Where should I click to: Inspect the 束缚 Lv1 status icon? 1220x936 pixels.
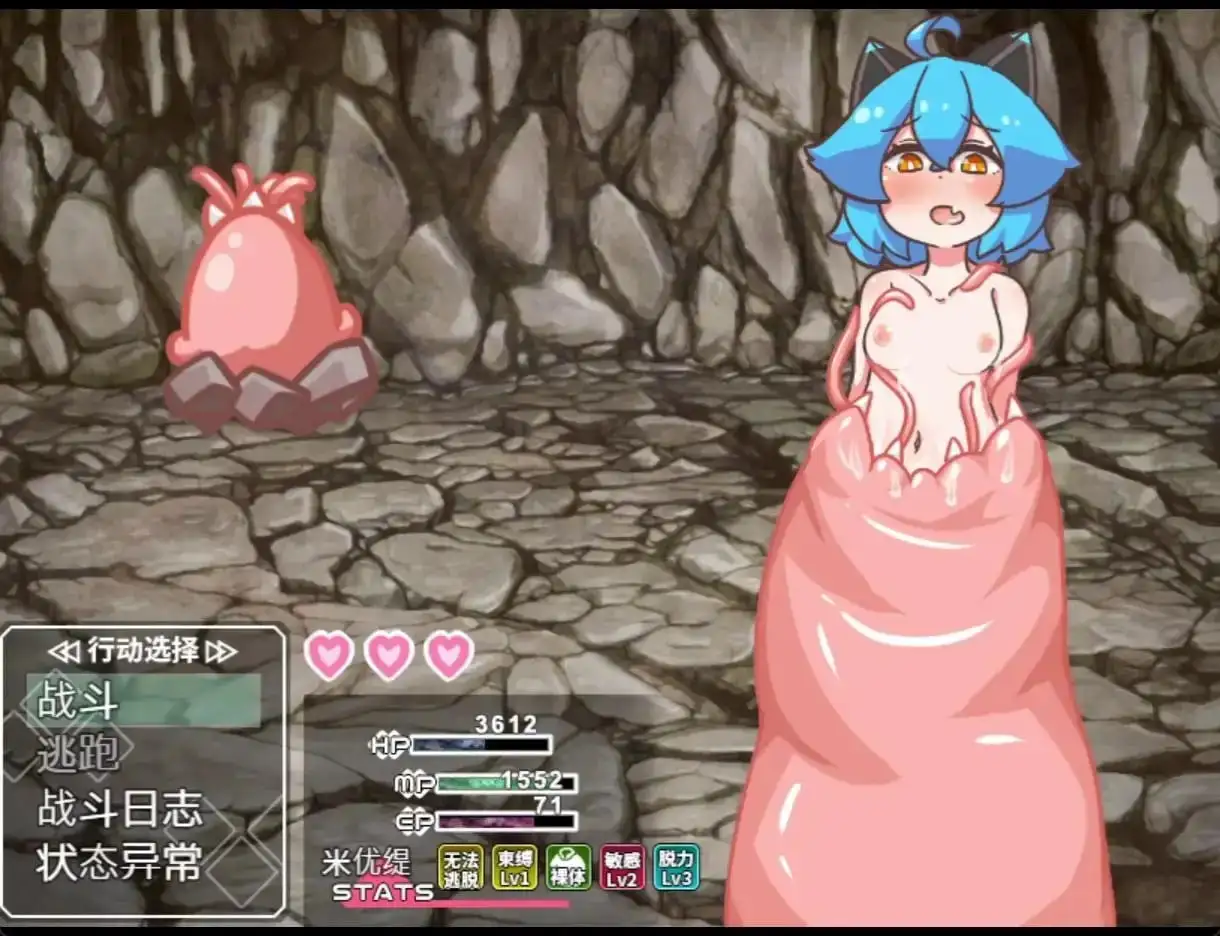[x=514, y=867]
